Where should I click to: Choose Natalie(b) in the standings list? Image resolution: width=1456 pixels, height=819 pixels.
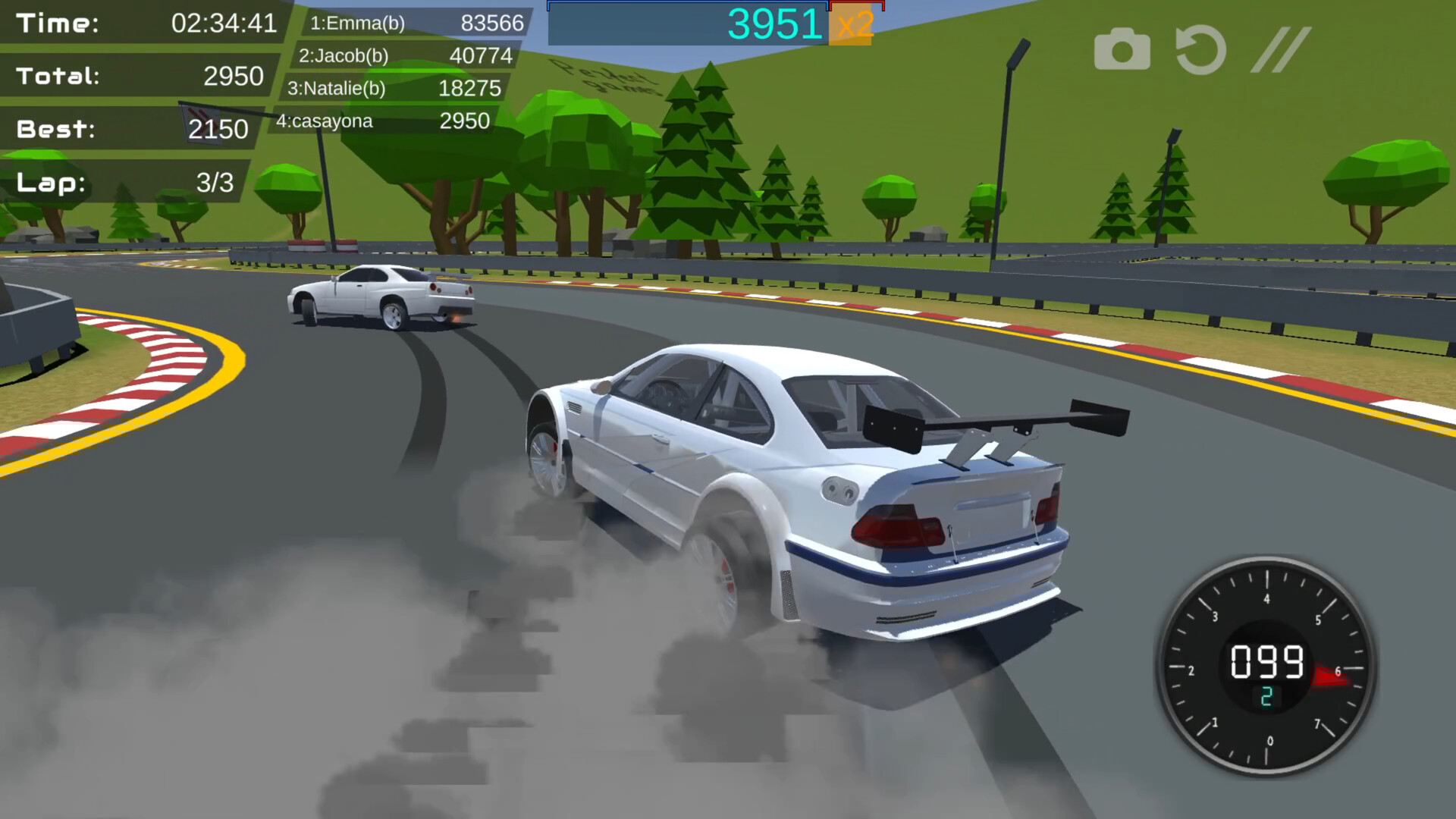point(393,88)
